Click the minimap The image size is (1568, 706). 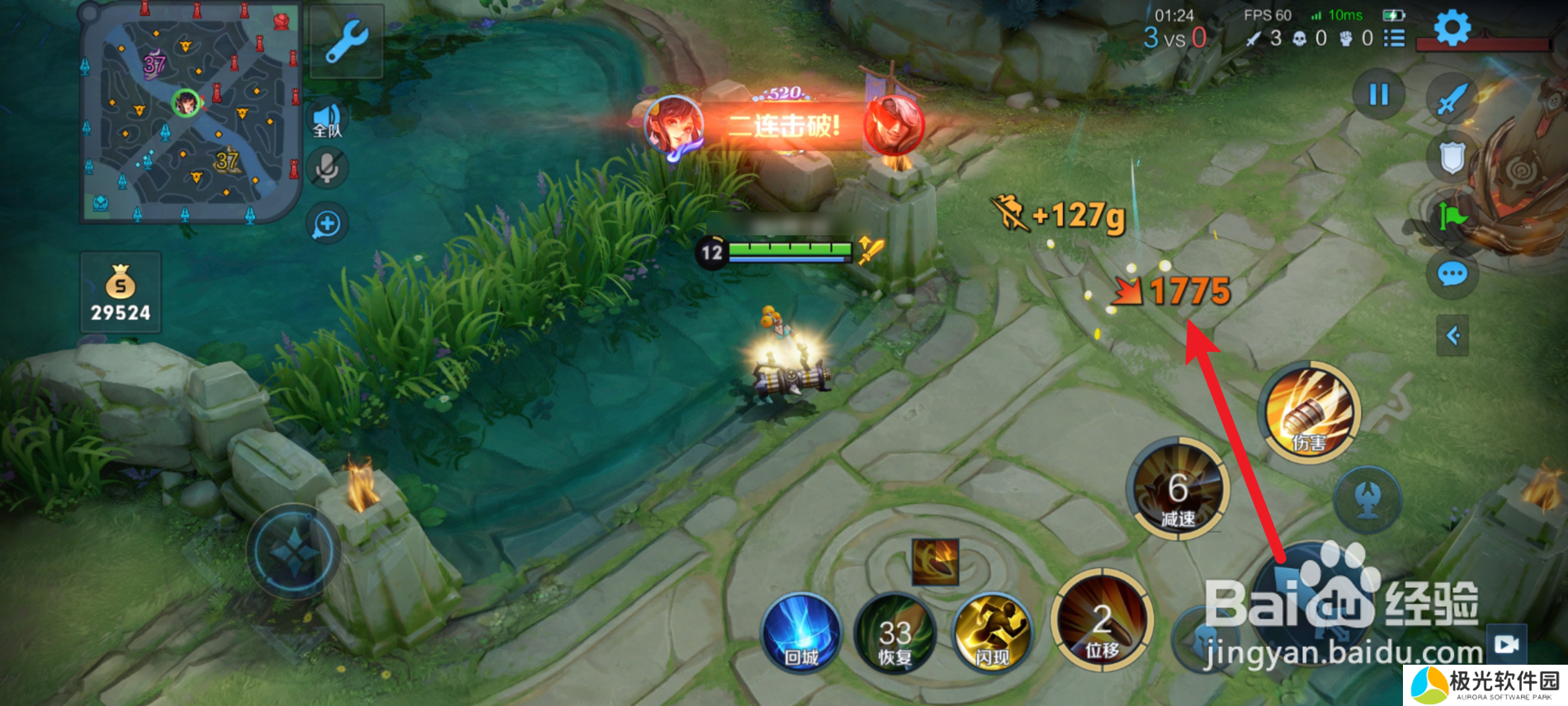tap(190, 113)
